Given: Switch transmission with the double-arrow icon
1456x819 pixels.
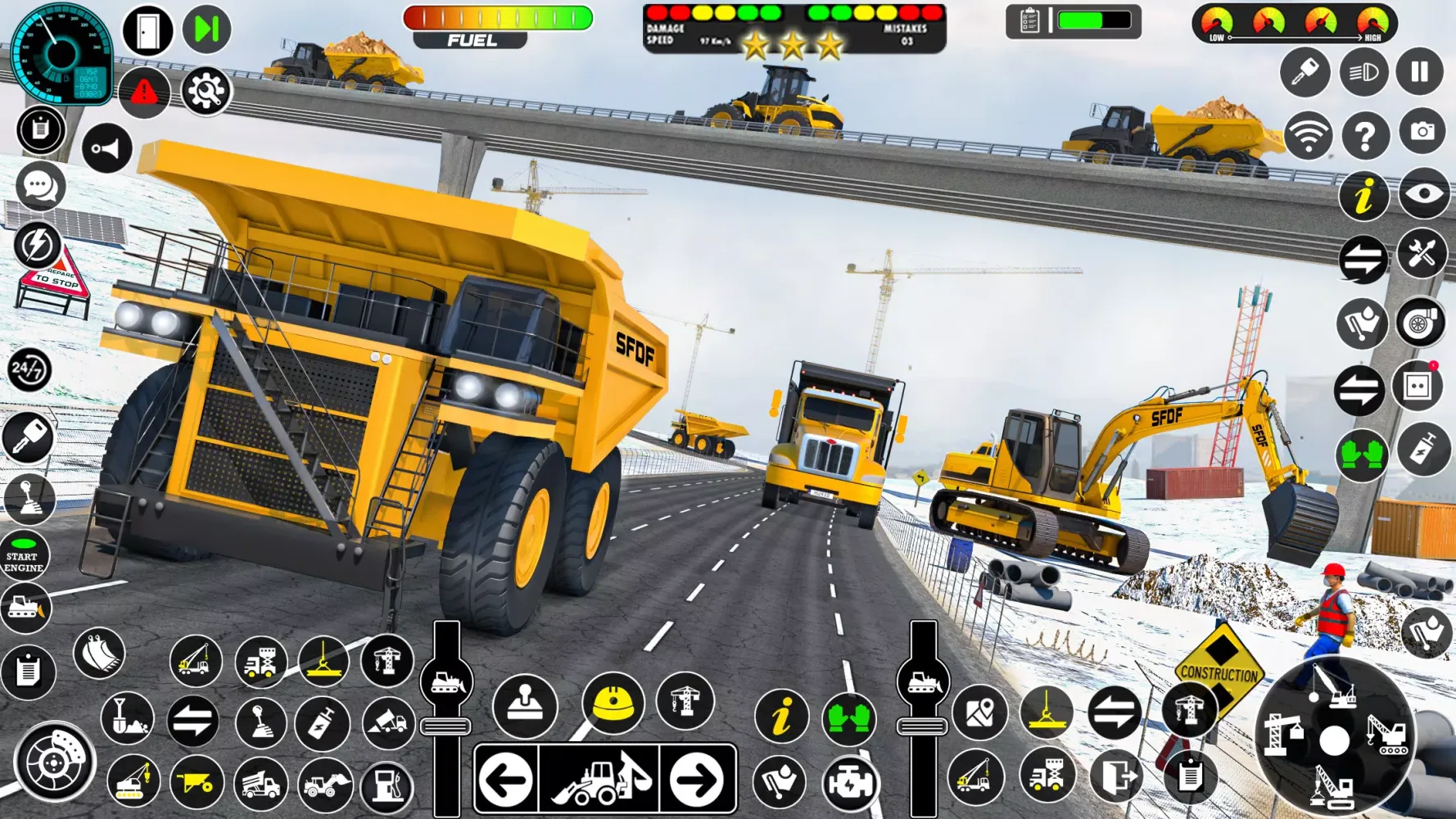Looking at the screenshot, I should [1363, 259].
